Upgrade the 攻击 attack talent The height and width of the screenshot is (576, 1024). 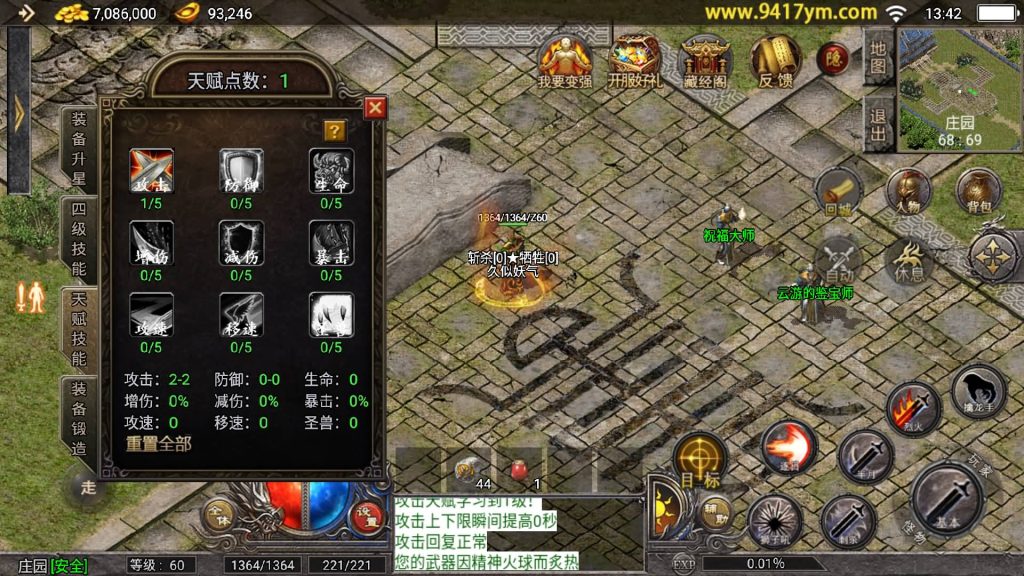pyautogui.click(x=151, y=171)
